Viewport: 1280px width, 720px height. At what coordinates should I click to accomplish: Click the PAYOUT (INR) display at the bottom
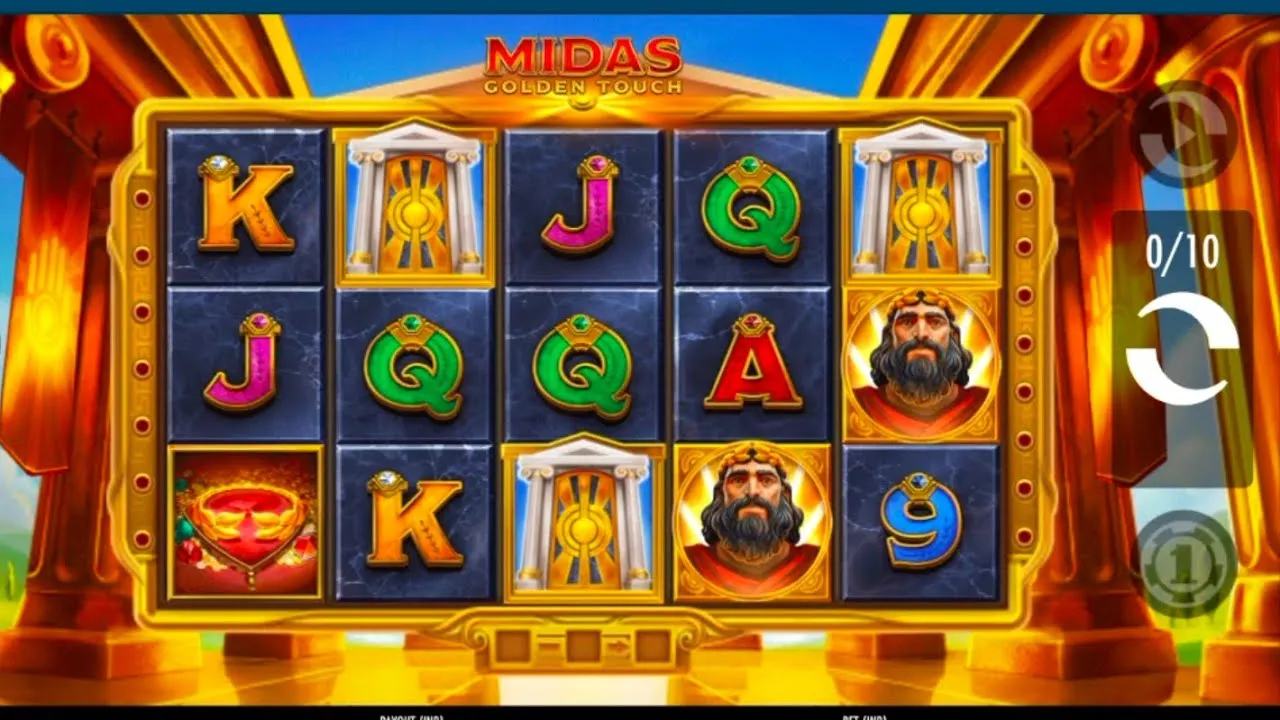[x=412, y=716]
